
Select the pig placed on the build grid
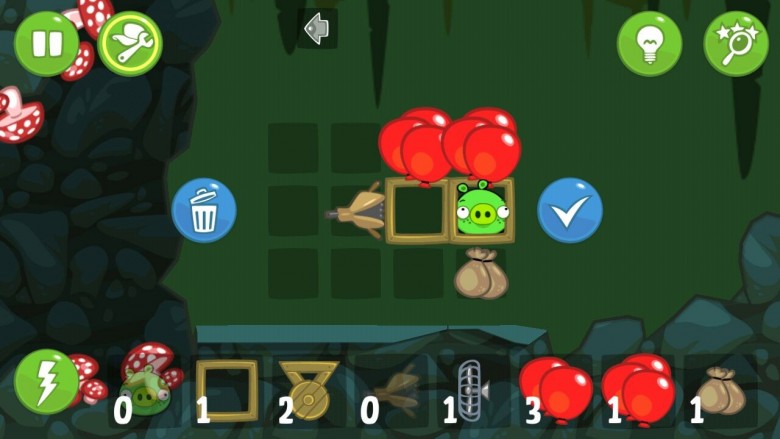click(x=482, y=209)
